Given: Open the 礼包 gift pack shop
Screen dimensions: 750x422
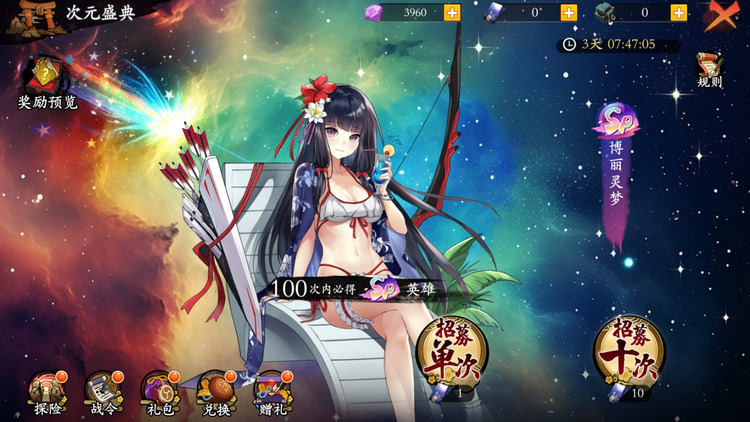Looking at the screenshot, I should pos(158,391).
